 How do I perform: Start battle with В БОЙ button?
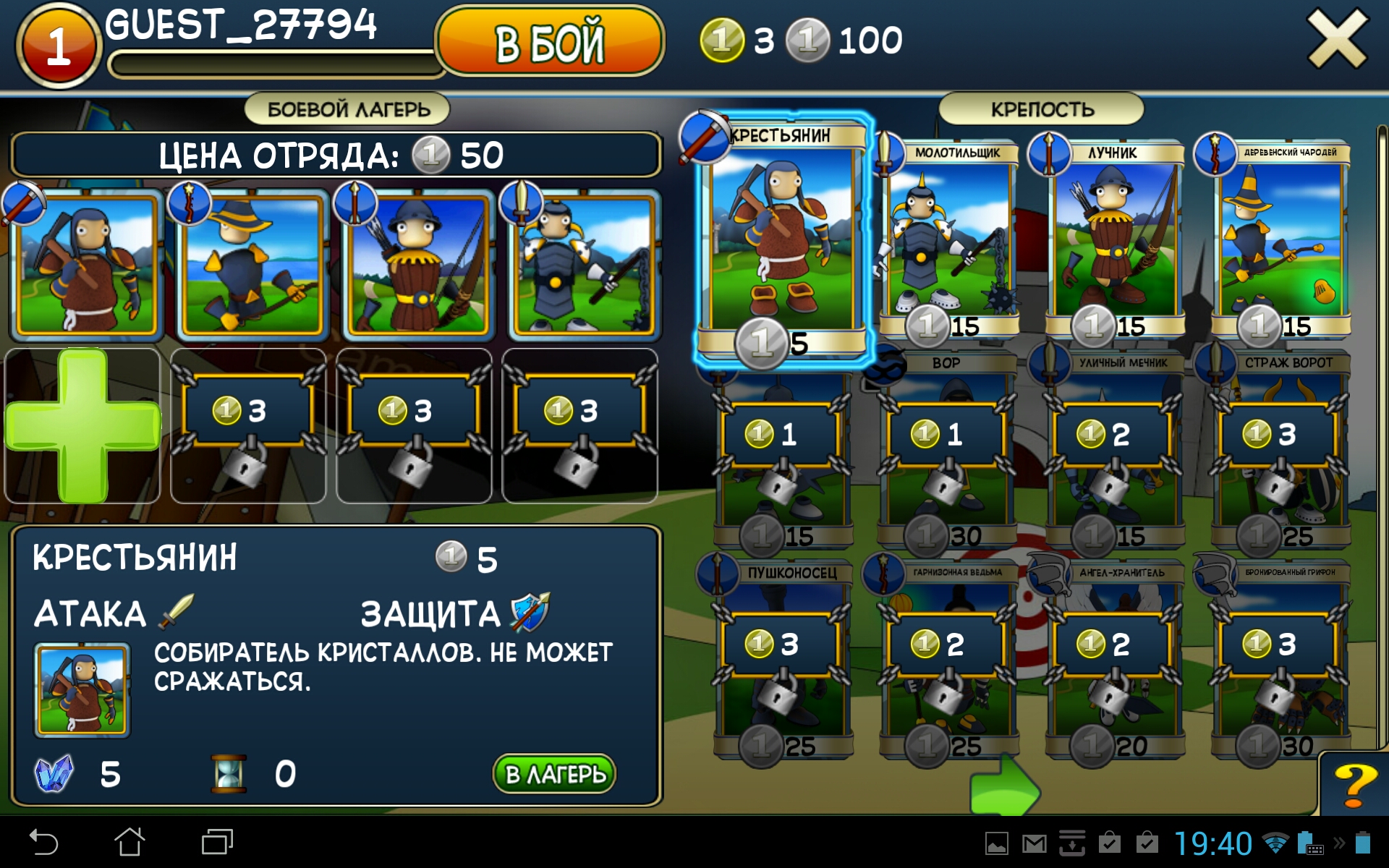[549, 42]
